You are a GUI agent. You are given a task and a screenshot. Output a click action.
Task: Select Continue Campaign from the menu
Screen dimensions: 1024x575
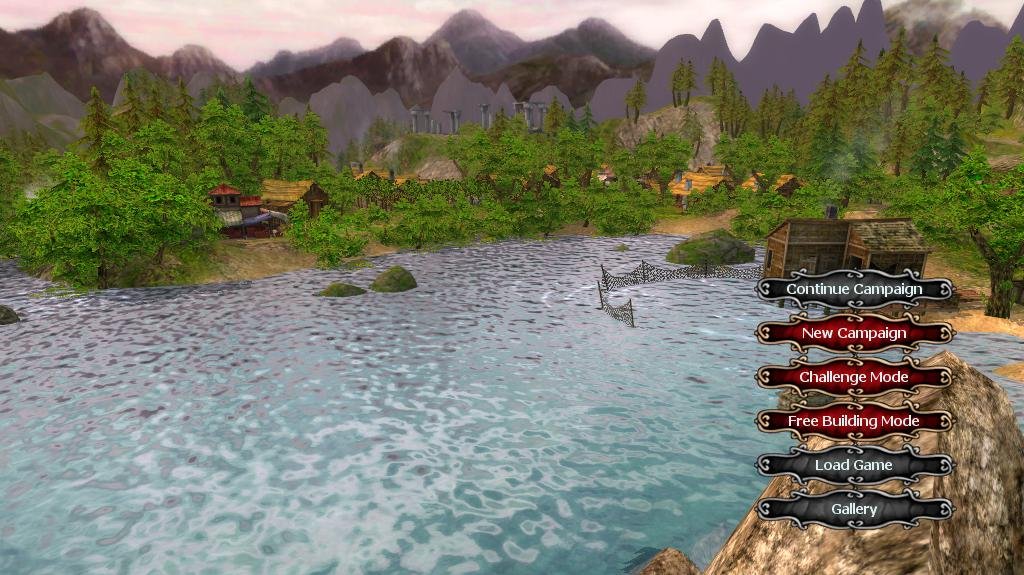854,289
